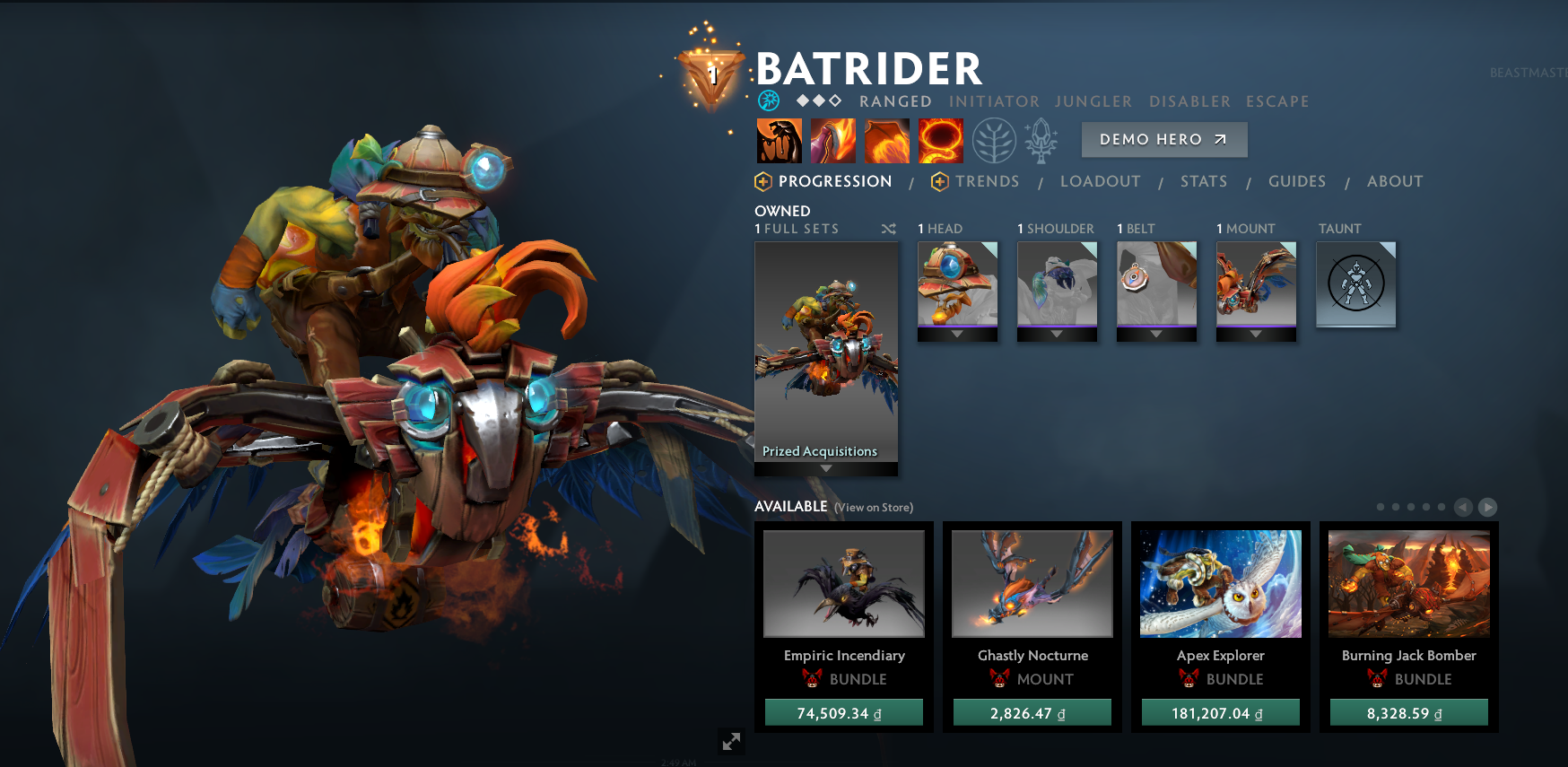
Task: Toggle the Taunt slot placeholder
Action: point(1355,284)
